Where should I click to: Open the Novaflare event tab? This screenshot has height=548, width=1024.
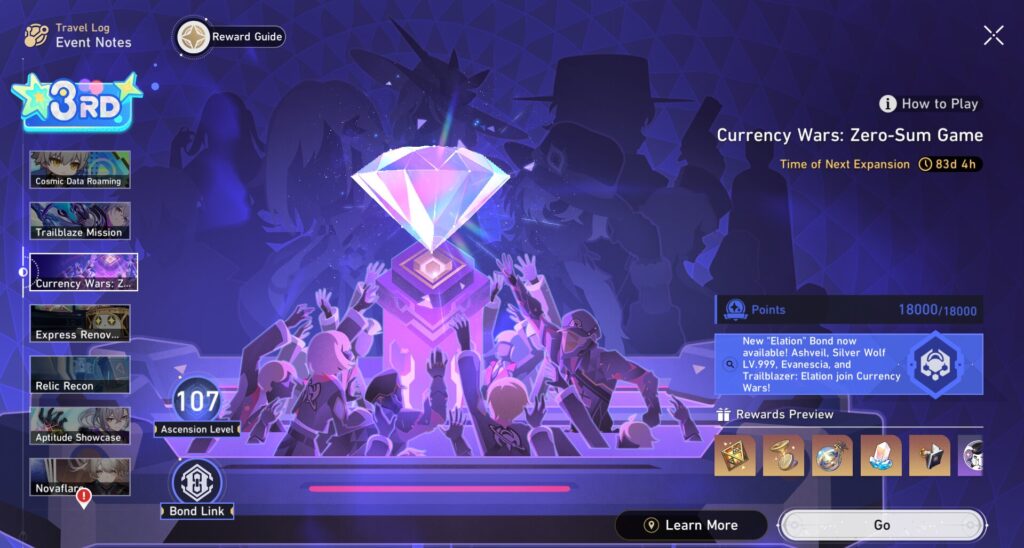[80, 476]
